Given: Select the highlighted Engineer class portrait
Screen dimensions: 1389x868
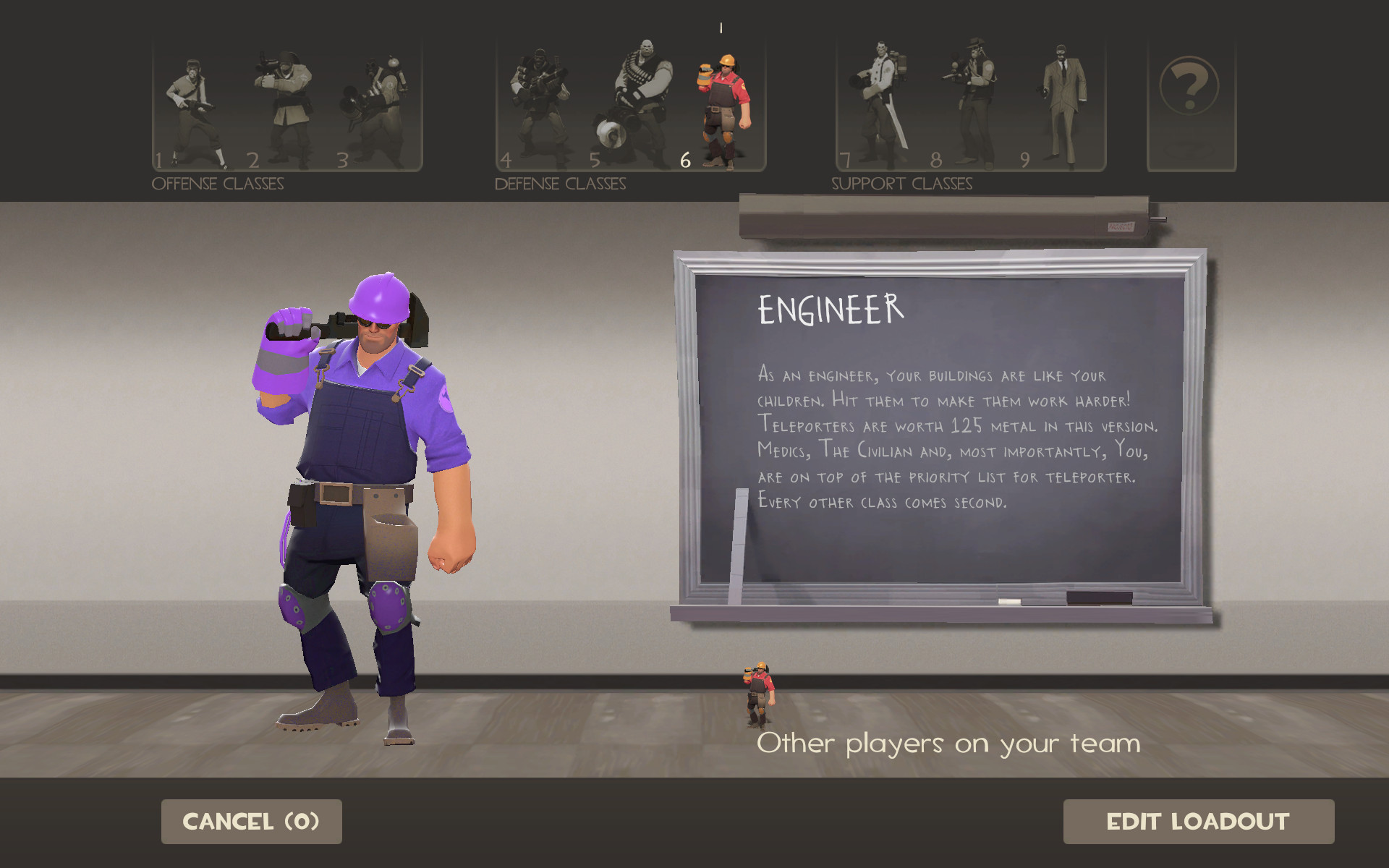Looking at the screenshot, I should 723,101.
